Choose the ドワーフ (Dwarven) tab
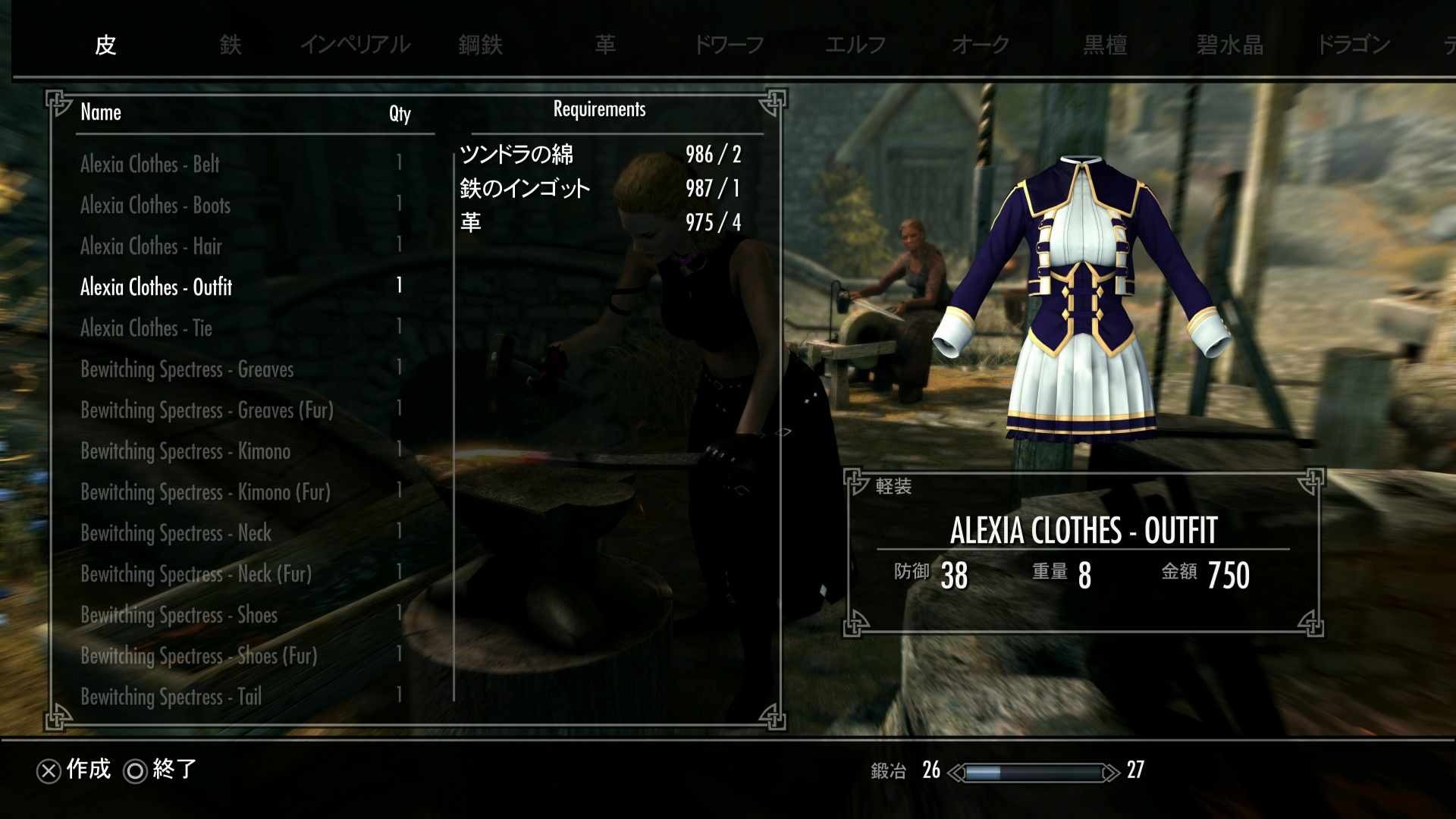Viewport: 1456px width, 819px height. click(x=729, y=45)
